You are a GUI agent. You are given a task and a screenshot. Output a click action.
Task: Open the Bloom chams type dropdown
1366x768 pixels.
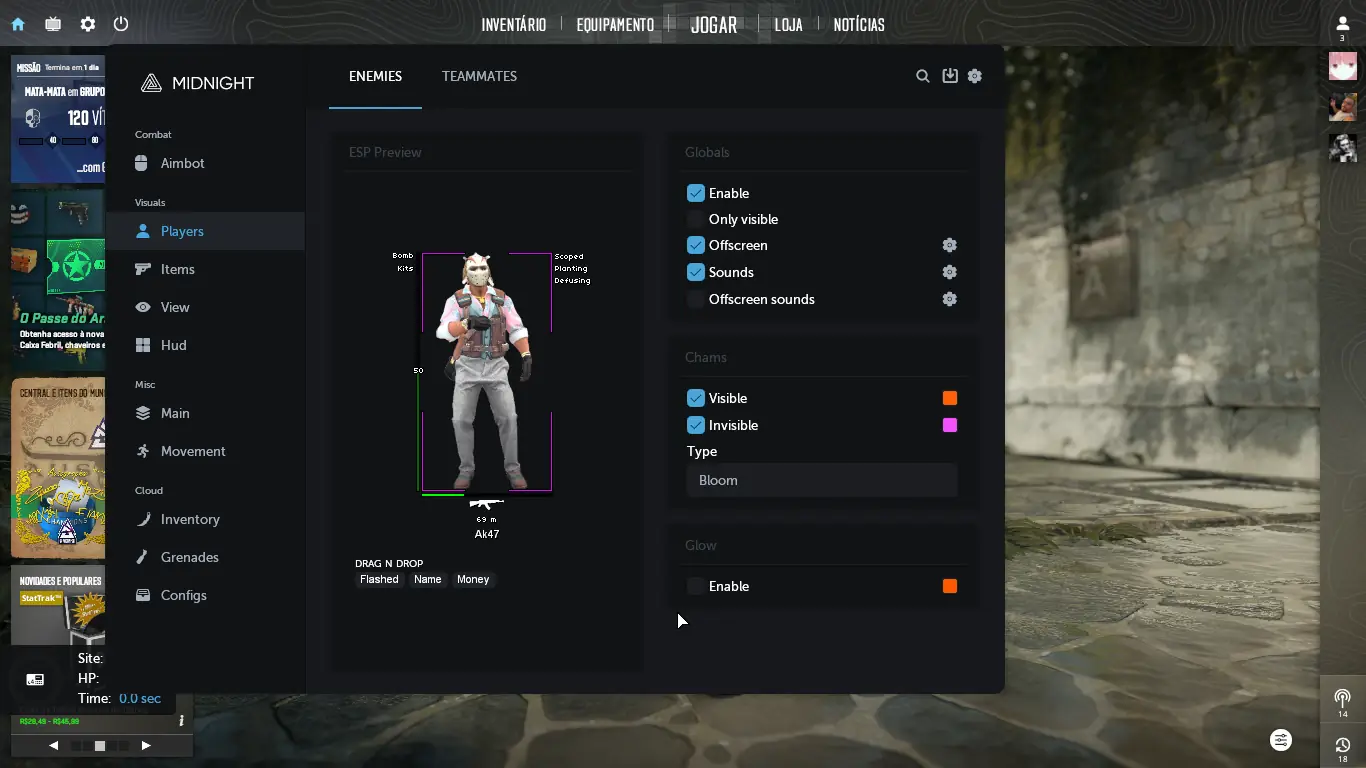(x=821, y=480)
